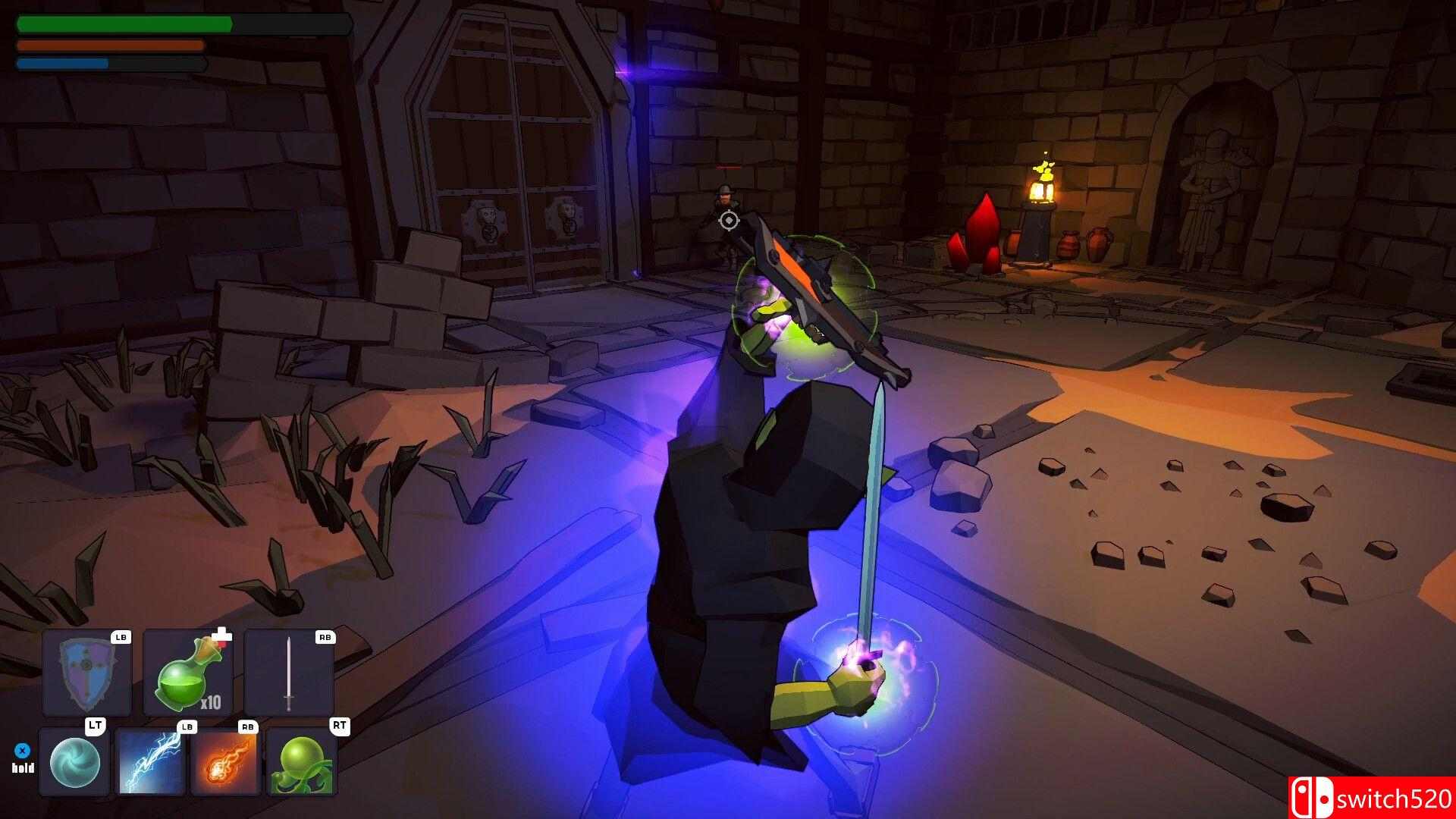Select the sword weapon slot

(288, 673)
